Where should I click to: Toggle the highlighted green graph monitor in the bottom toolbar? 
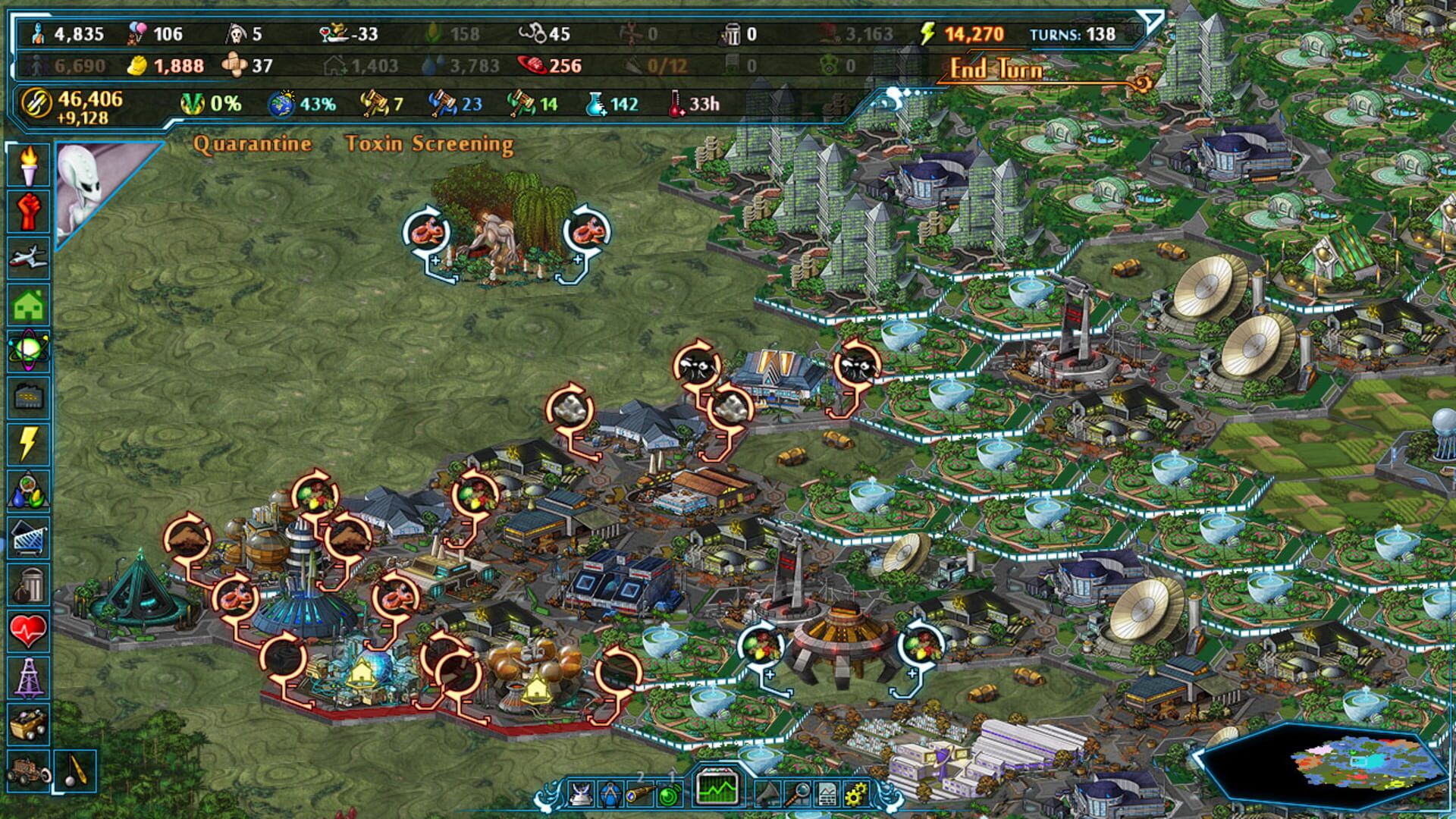717,789
